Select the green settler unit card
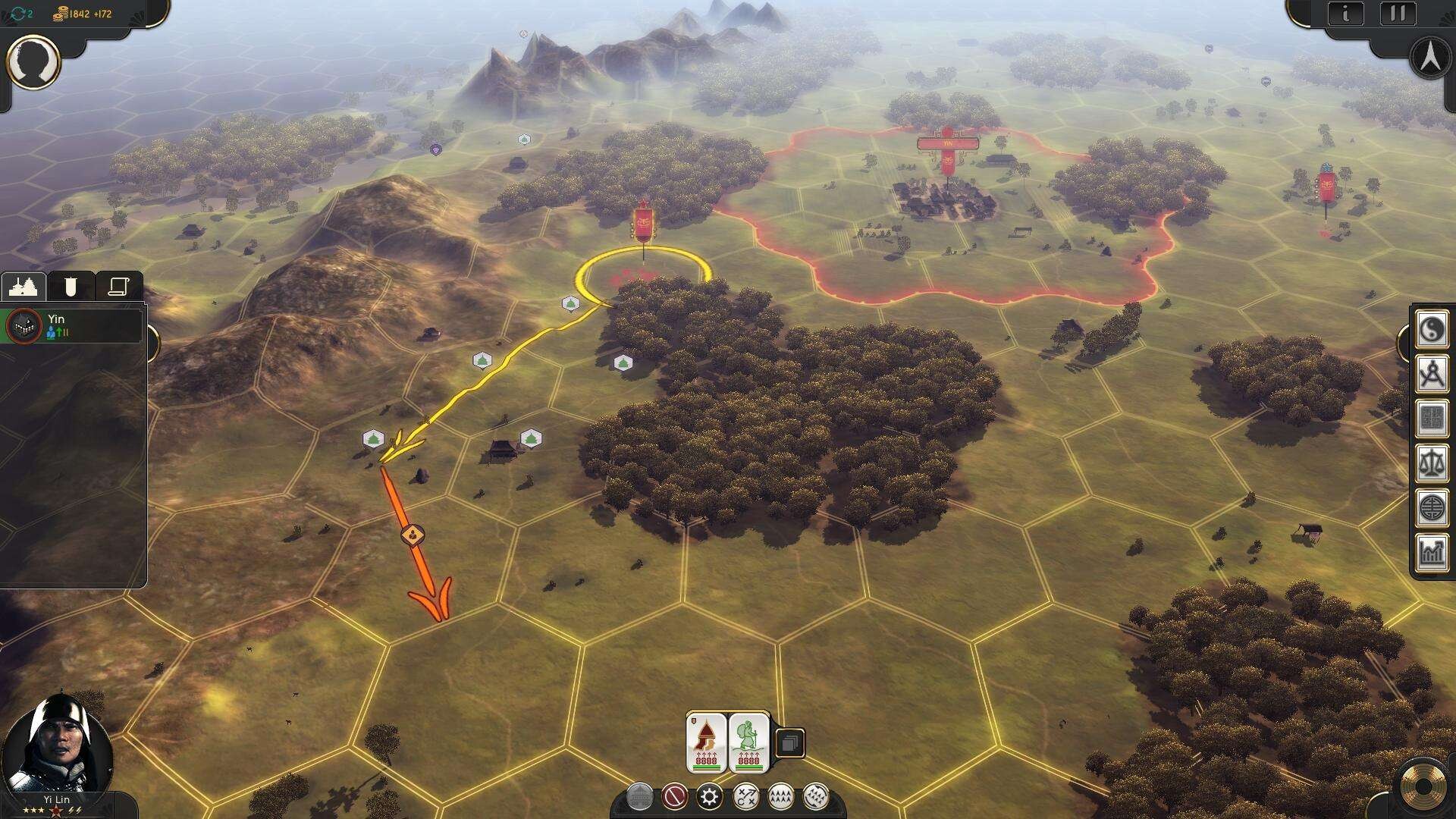The image size is (1456, 819). coord(748,743)
